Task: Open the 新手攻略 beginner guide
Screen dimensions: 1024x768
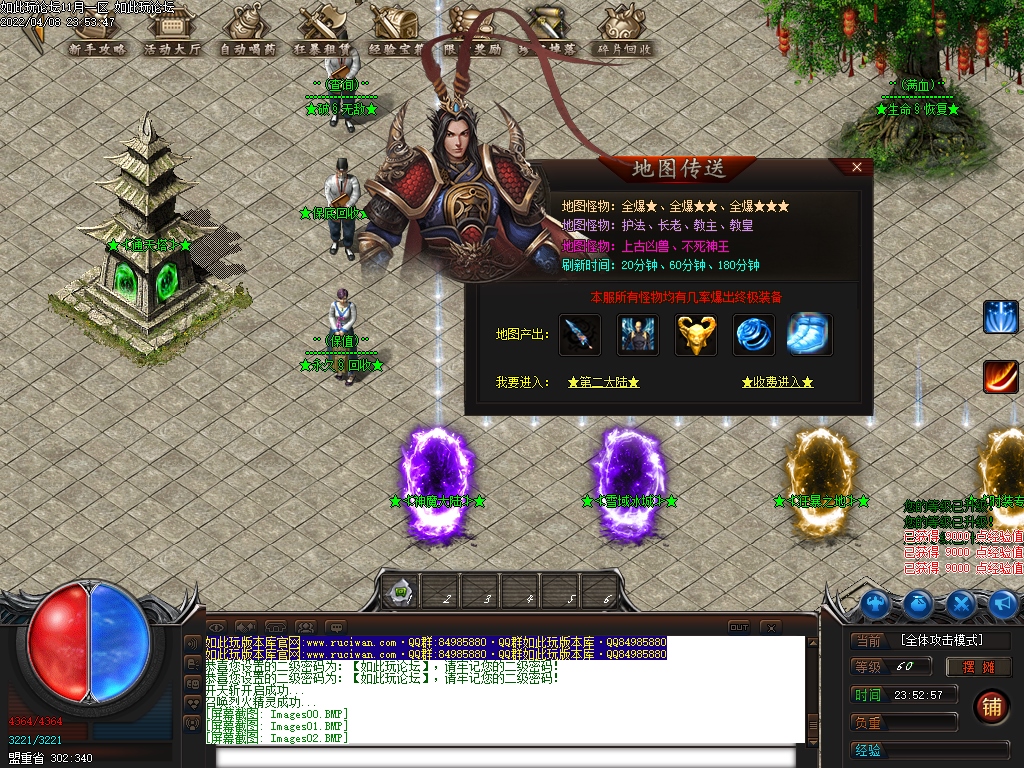Action: [x=97, y=33]
